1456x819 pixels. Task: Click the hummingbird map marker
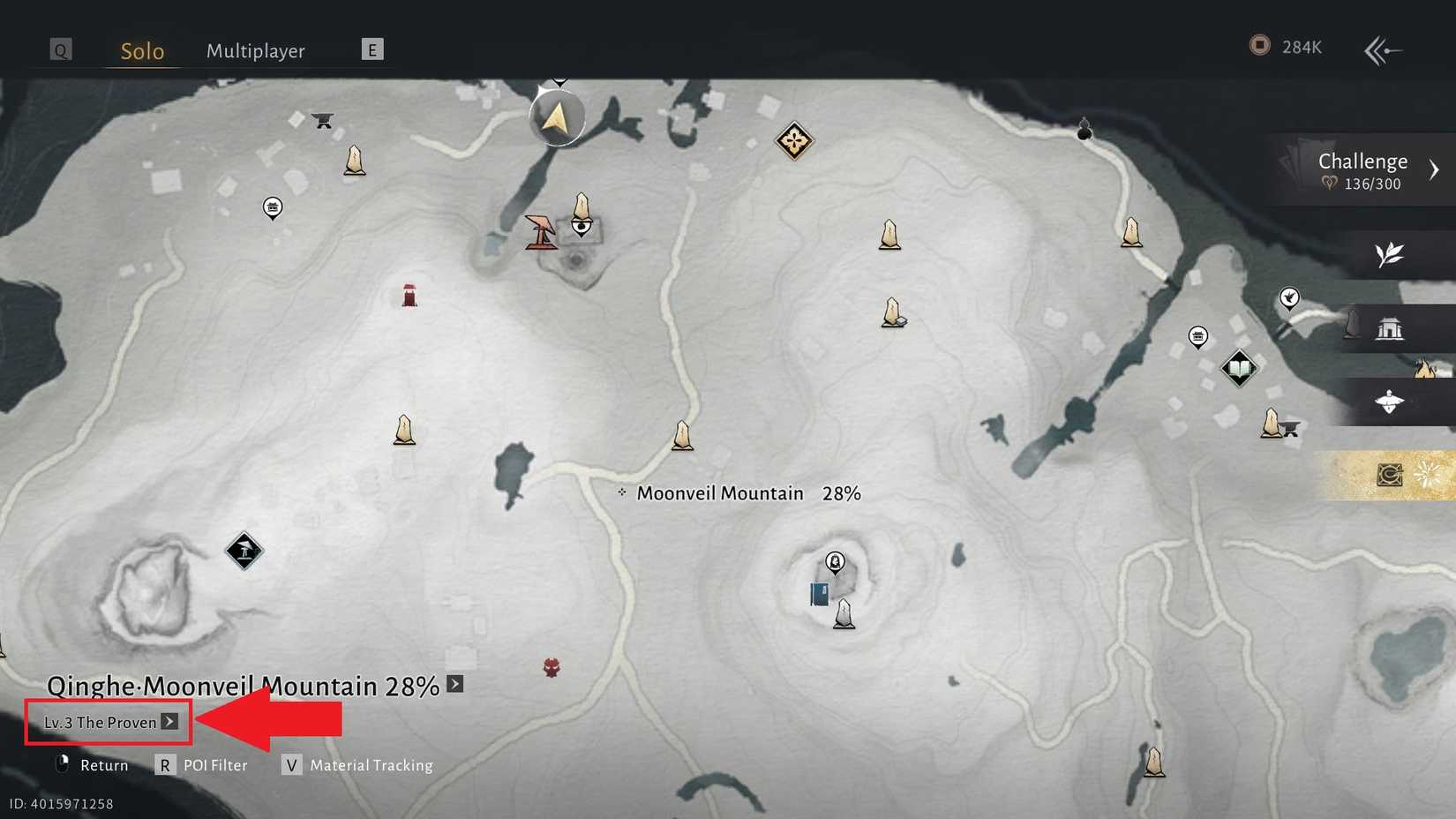[1289, 300]
